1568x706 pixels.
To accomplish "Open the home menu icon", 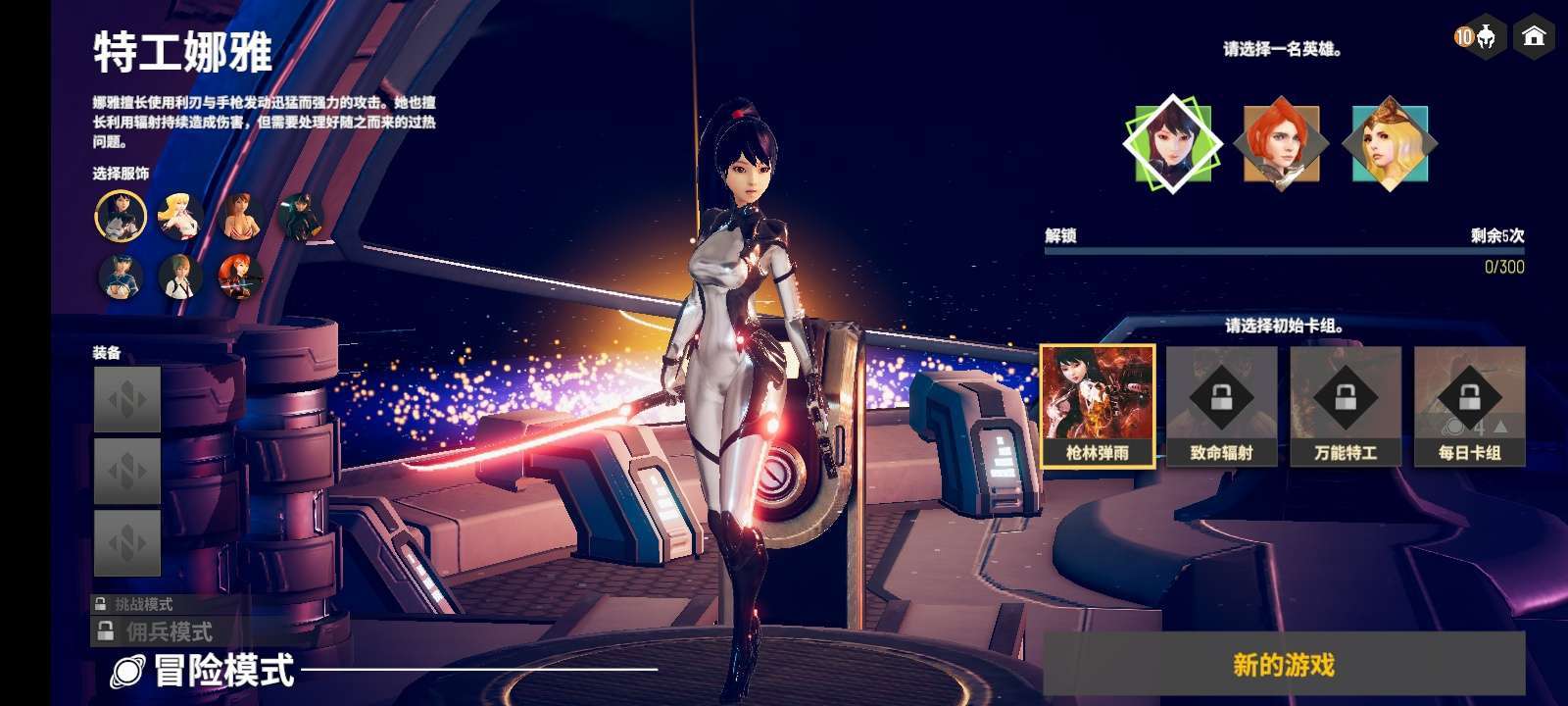I will pos(1534,37).
